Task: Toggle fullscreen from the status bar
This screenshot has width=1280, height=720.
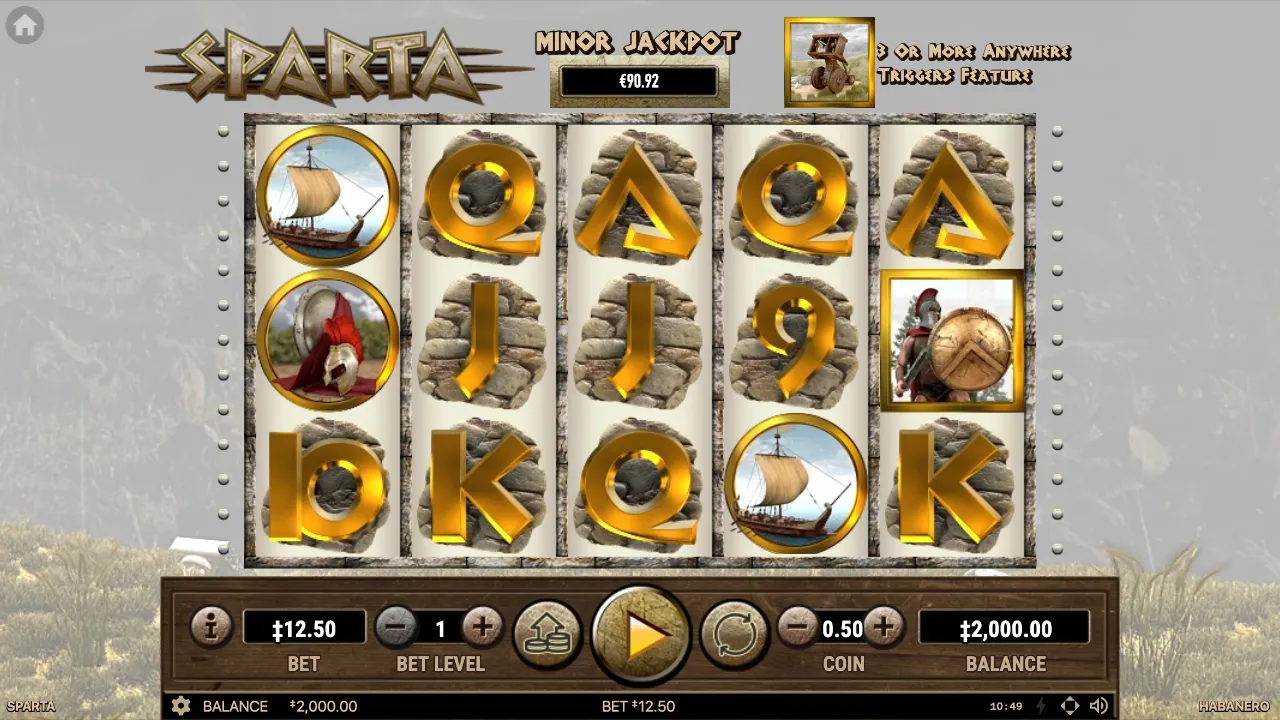Action: [1071, 706]
